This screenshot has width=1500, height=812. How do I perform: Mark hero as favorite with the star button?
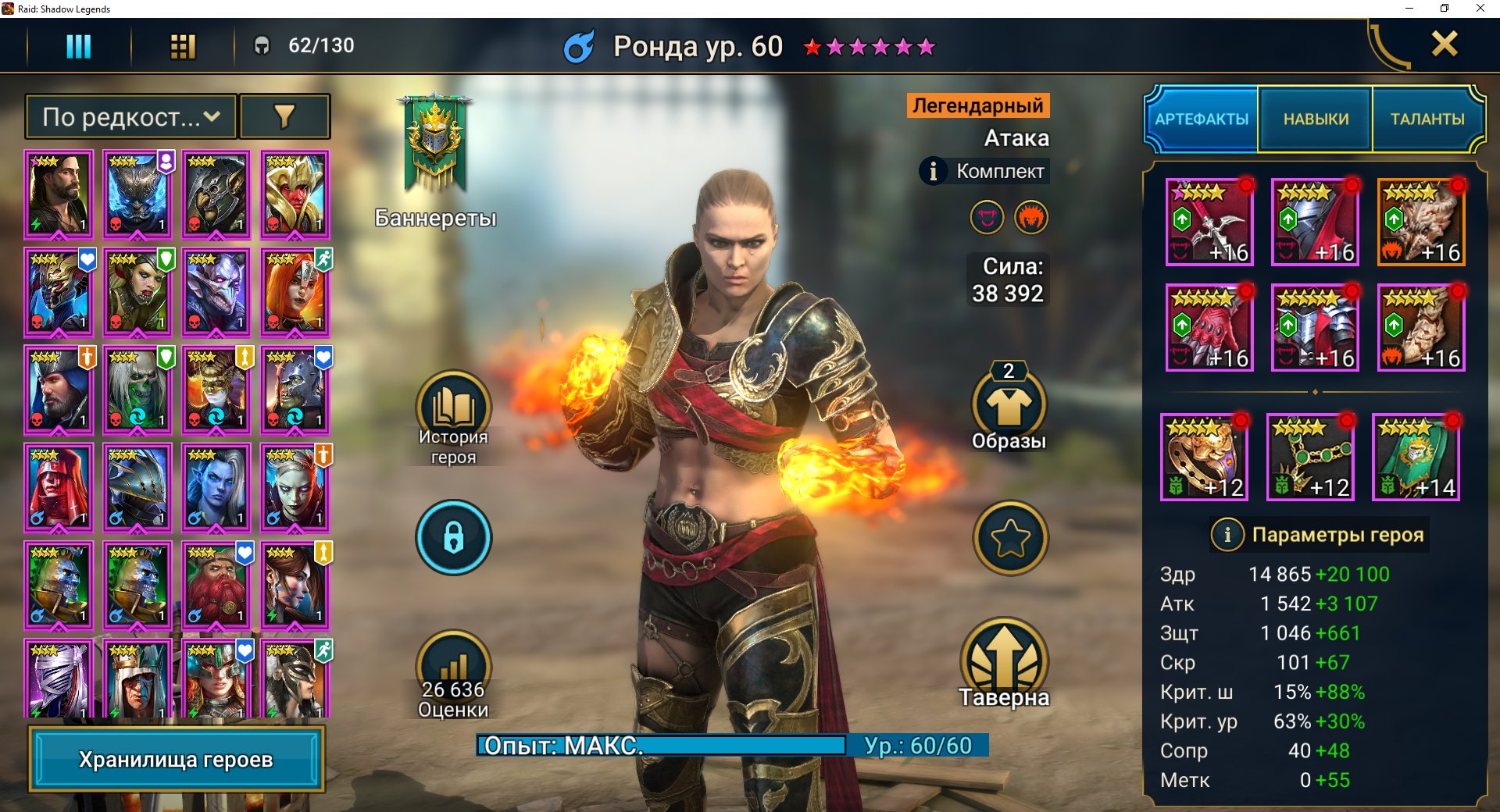click(1010, 538)
